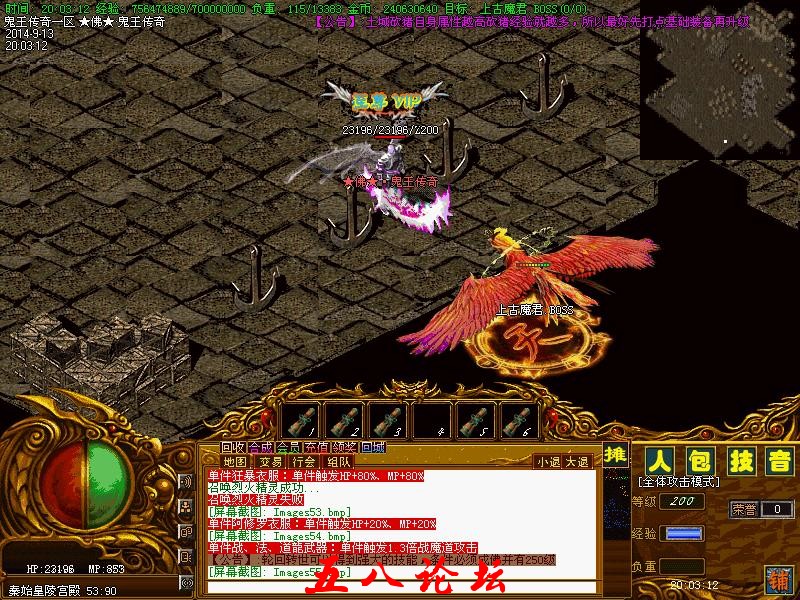Open the 组队 team button
Viewport: 800px width, 600px height.
(338, 462)
